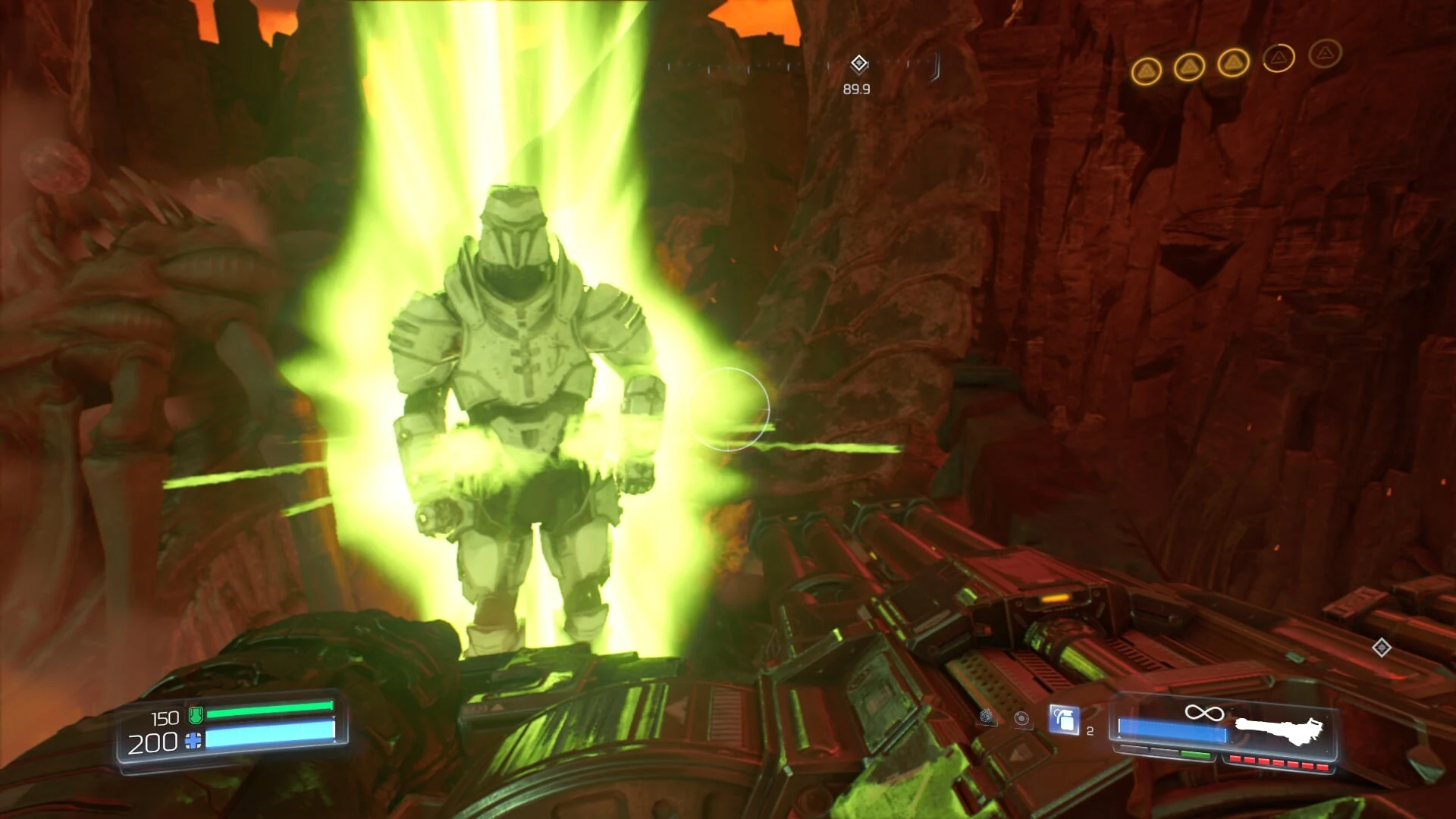Viewport: 1456px width, 819px height.
Task: Click the grenade count label showing 2
Action: click(1090, 731)
